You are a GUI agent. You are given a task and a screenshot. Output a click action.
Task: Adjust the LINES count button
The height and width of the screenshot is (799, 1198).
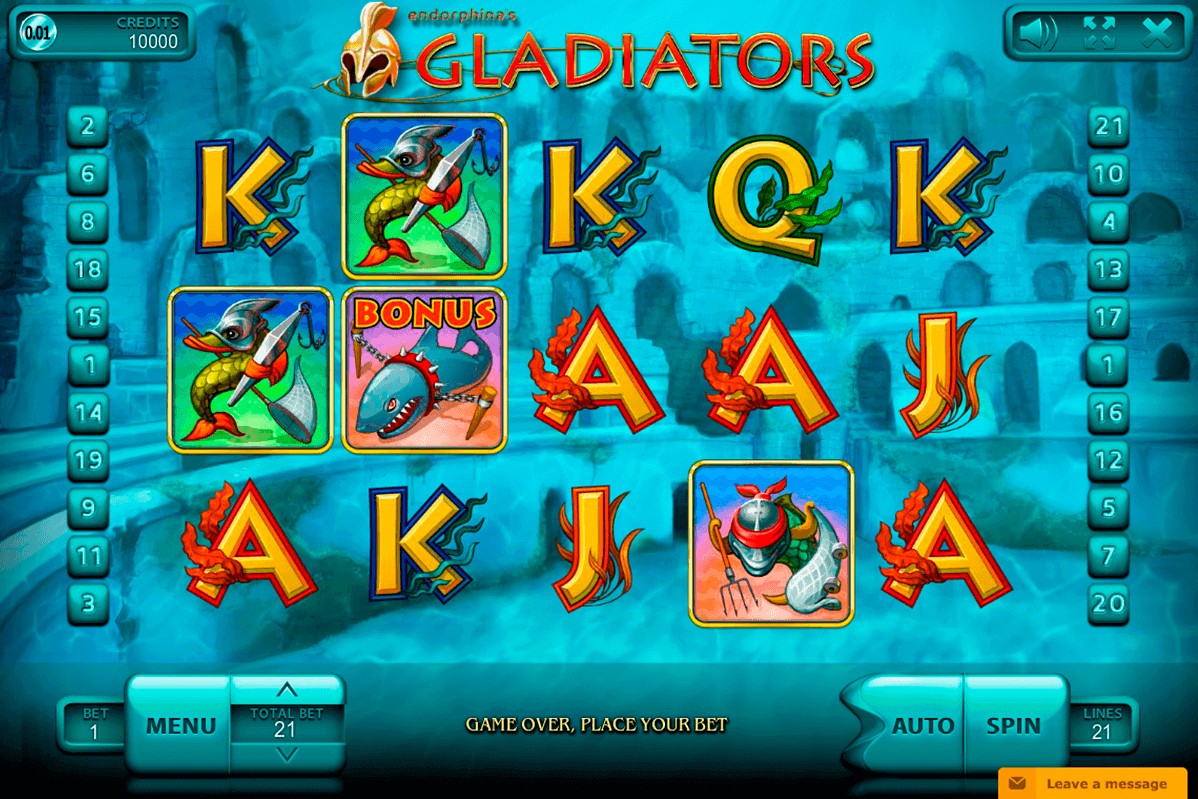[1101, 724]
